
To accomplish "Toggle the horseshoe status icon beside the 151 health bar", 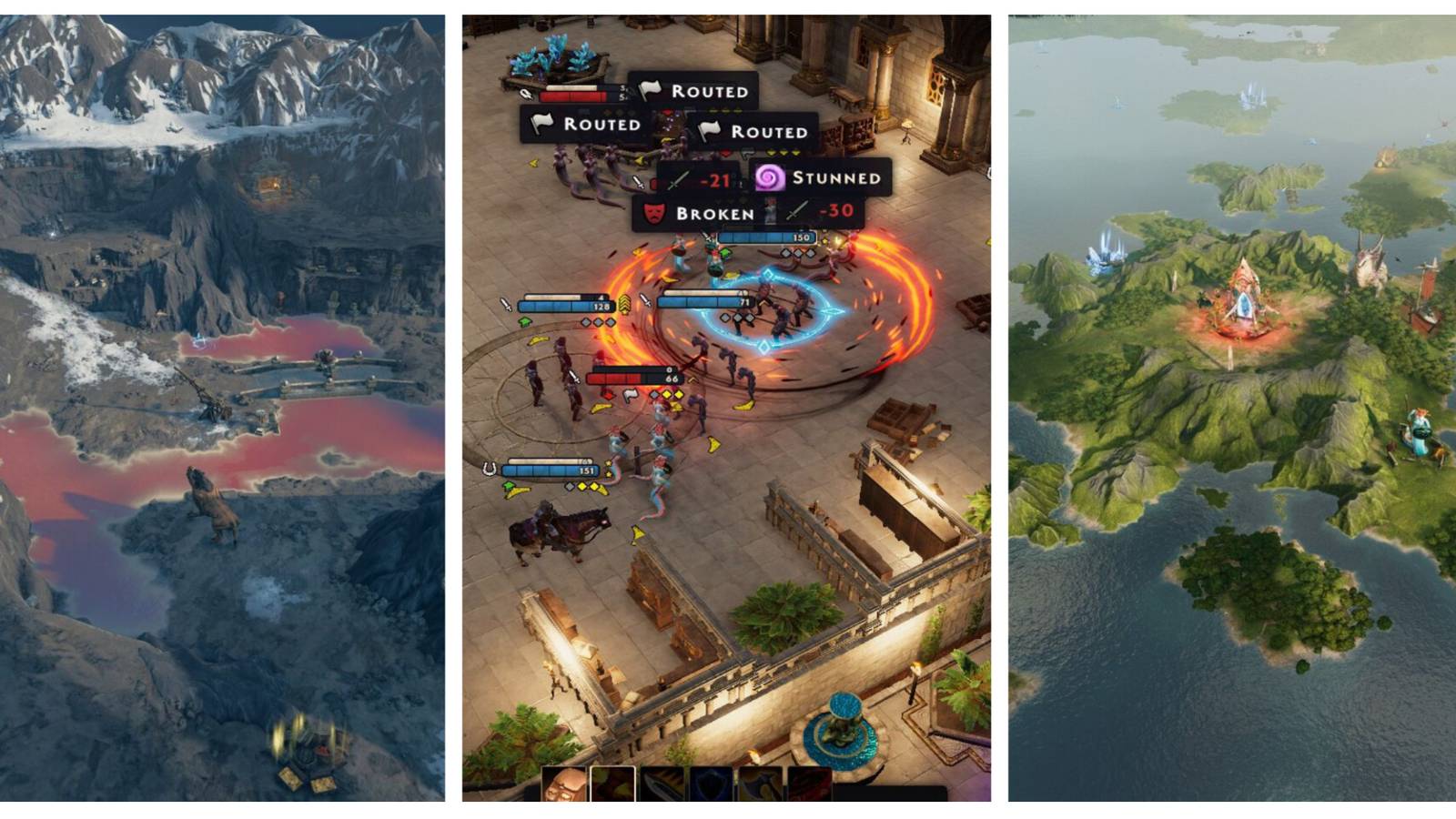I will tap(489, 468).
